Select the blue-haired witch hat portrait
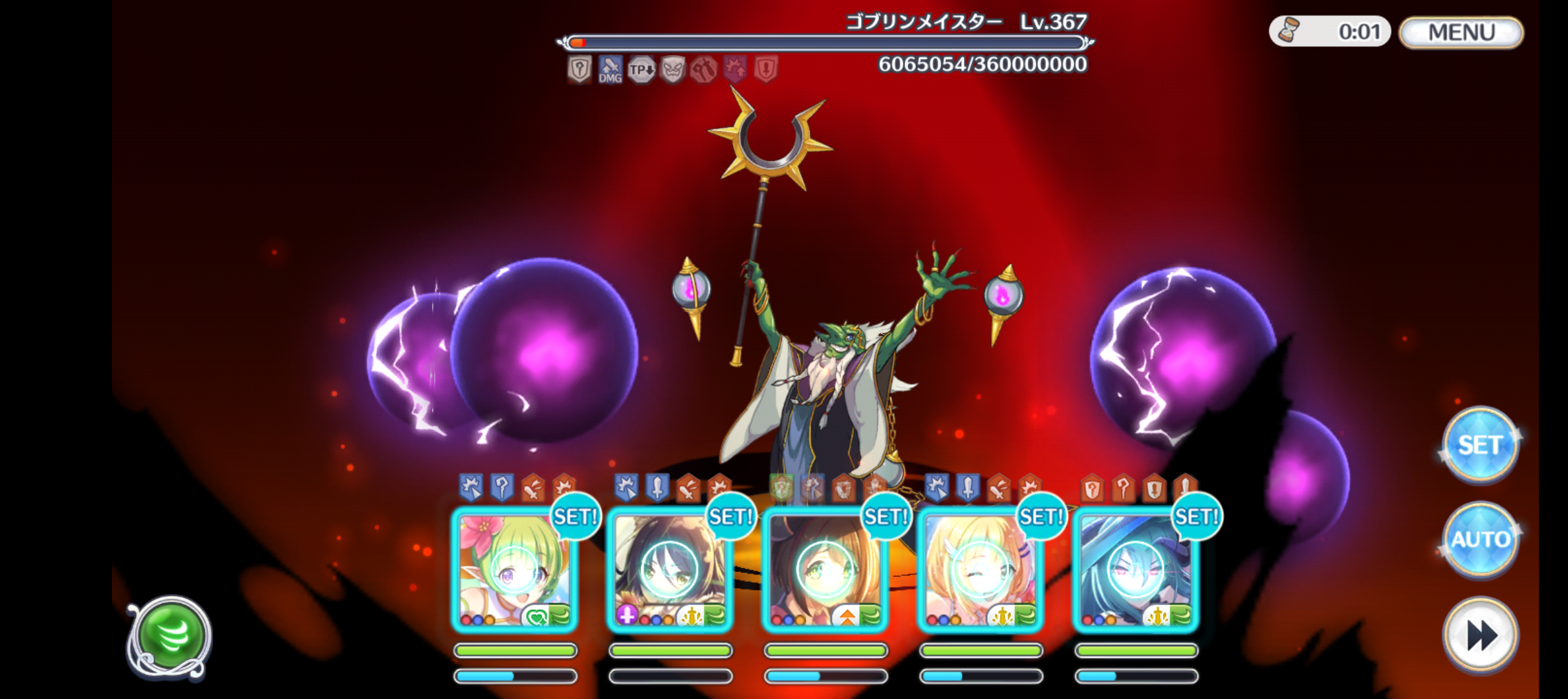The image size is (1568, 699). (x=1136, y=570)
